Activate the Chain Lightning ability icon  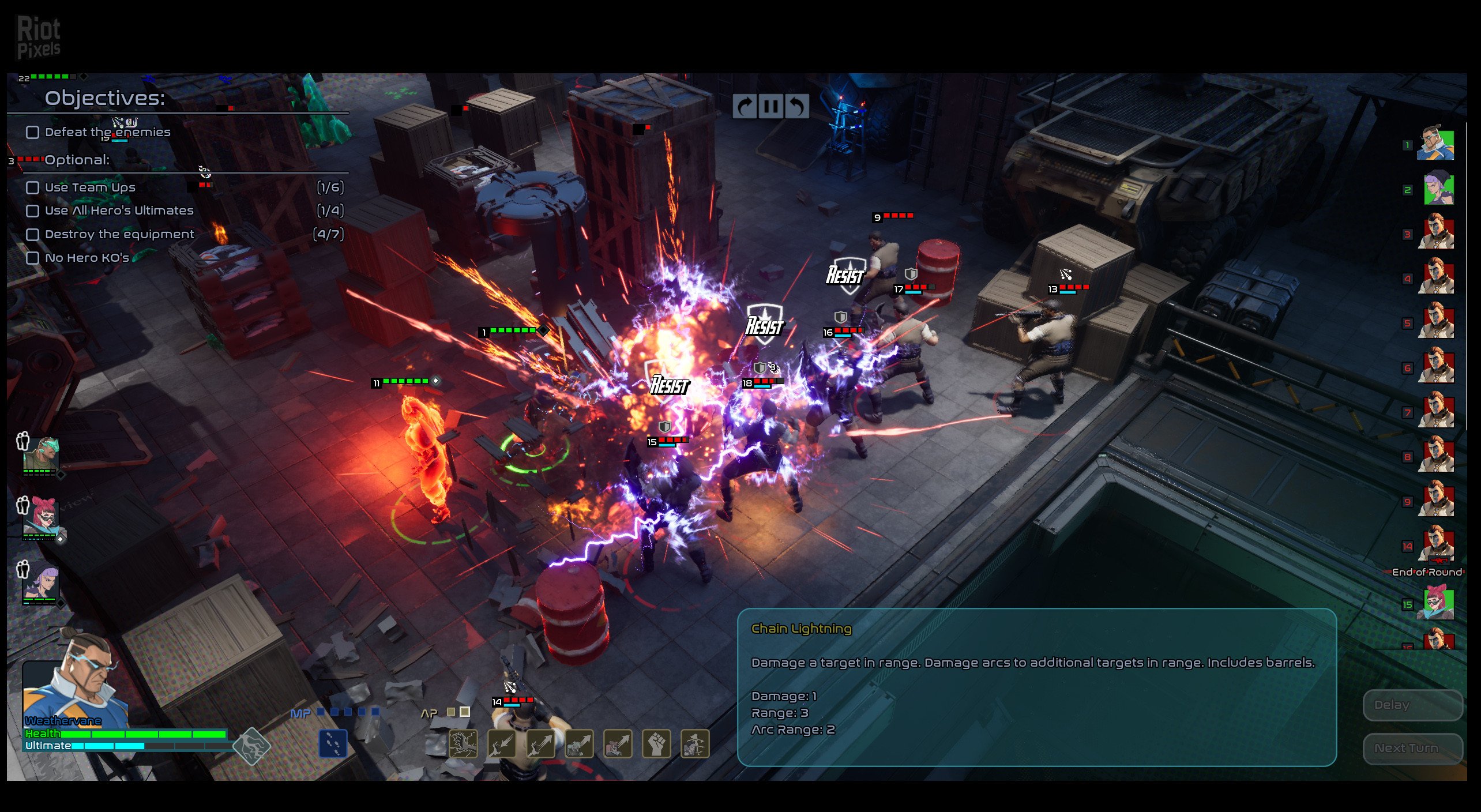point(463,743)
